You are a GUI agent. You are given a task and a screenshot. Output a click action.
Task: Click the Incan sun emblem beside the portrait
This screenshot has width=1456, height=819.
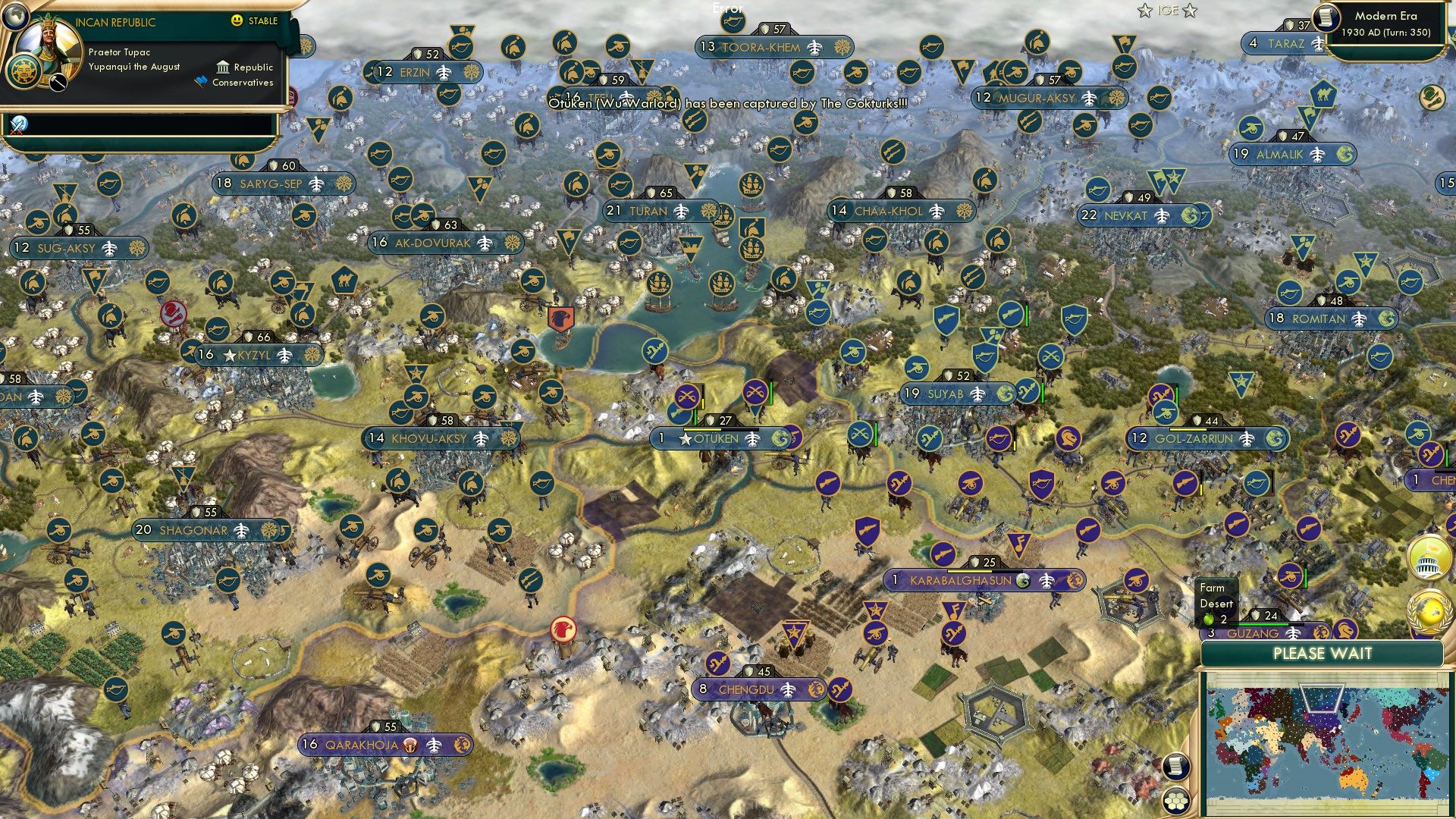point(24,72)
